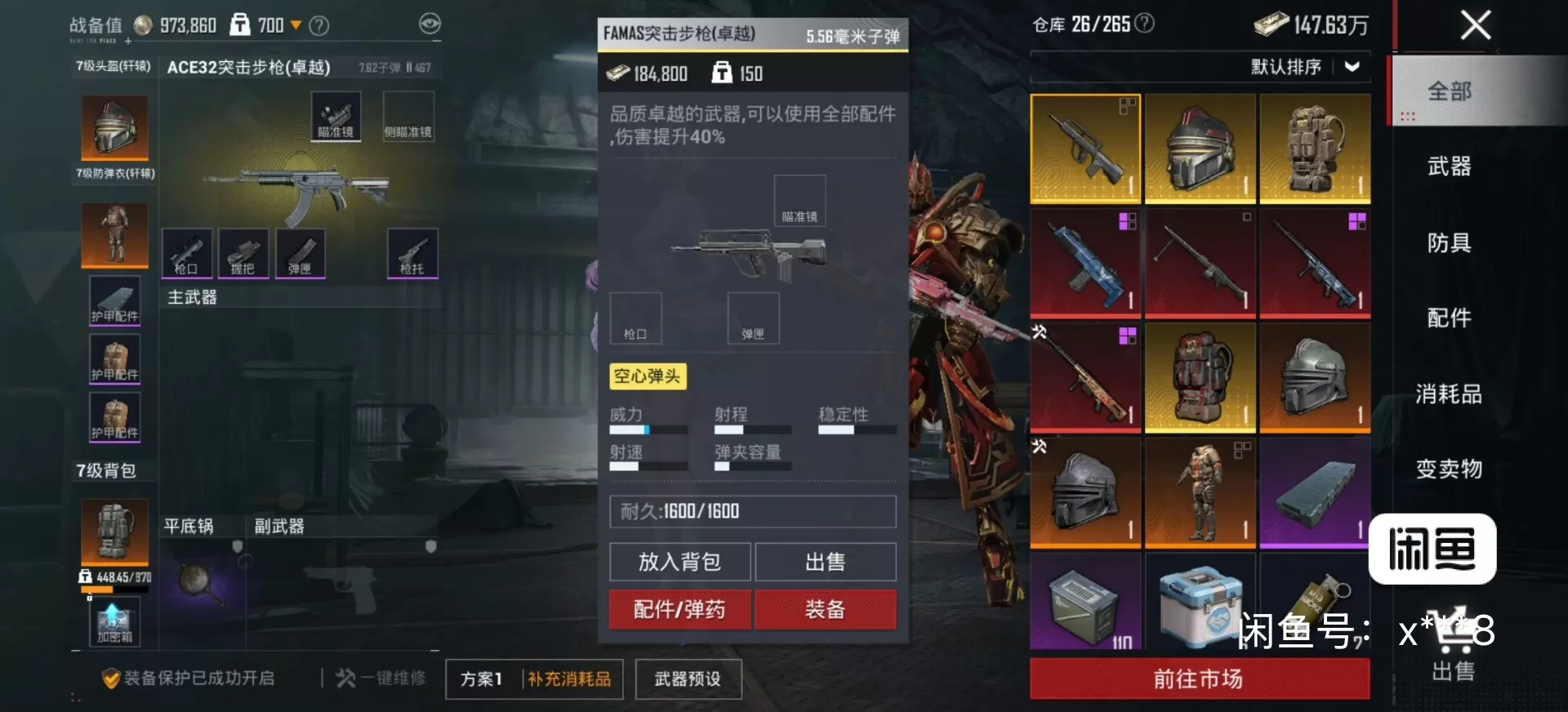1568x712 pixels.
Task: Put the FAMAS into the backpack
Action: [679, 562]
